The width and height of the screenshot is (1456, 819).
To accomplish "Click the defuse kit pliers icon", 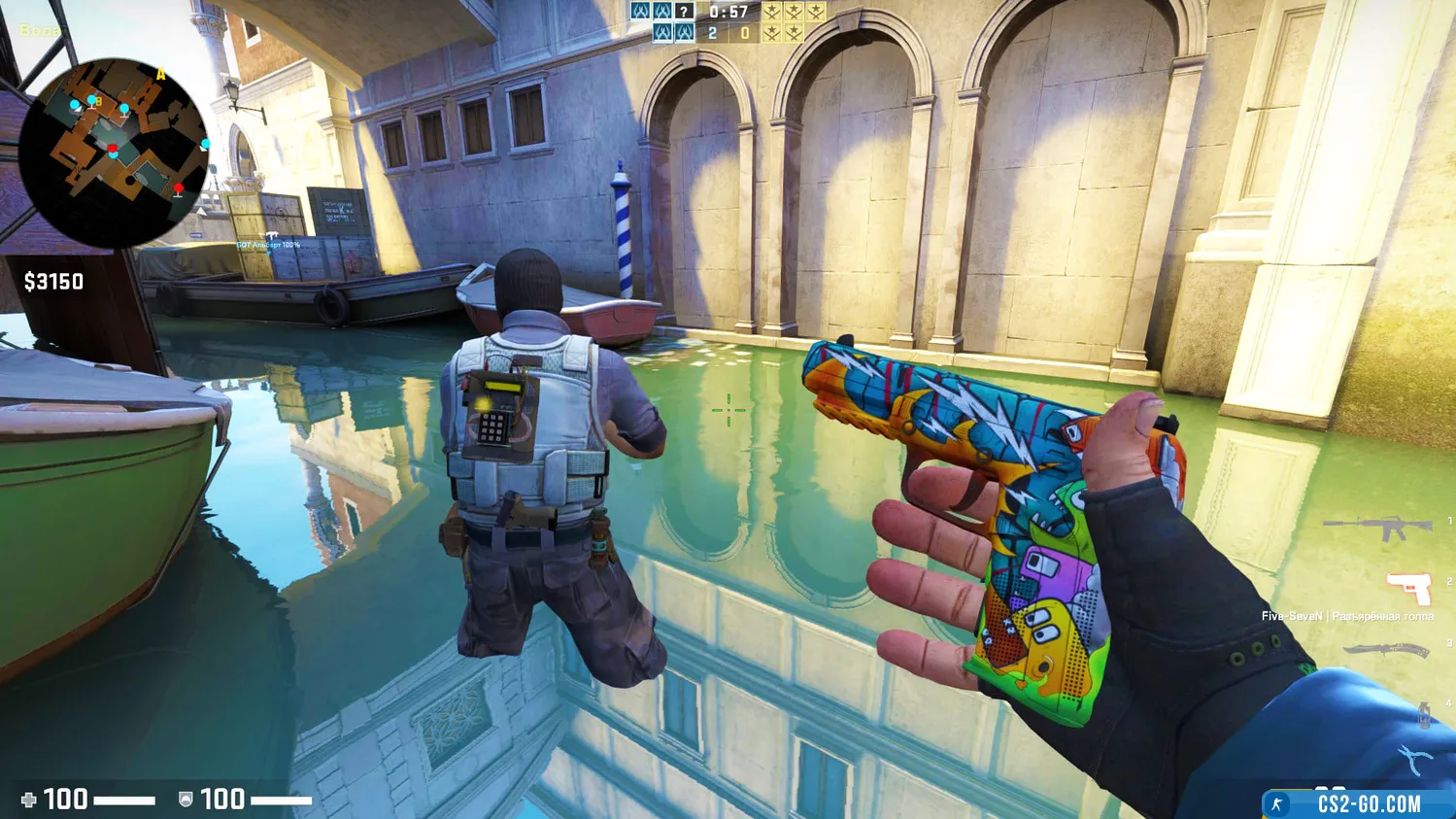I will 1413,759.
